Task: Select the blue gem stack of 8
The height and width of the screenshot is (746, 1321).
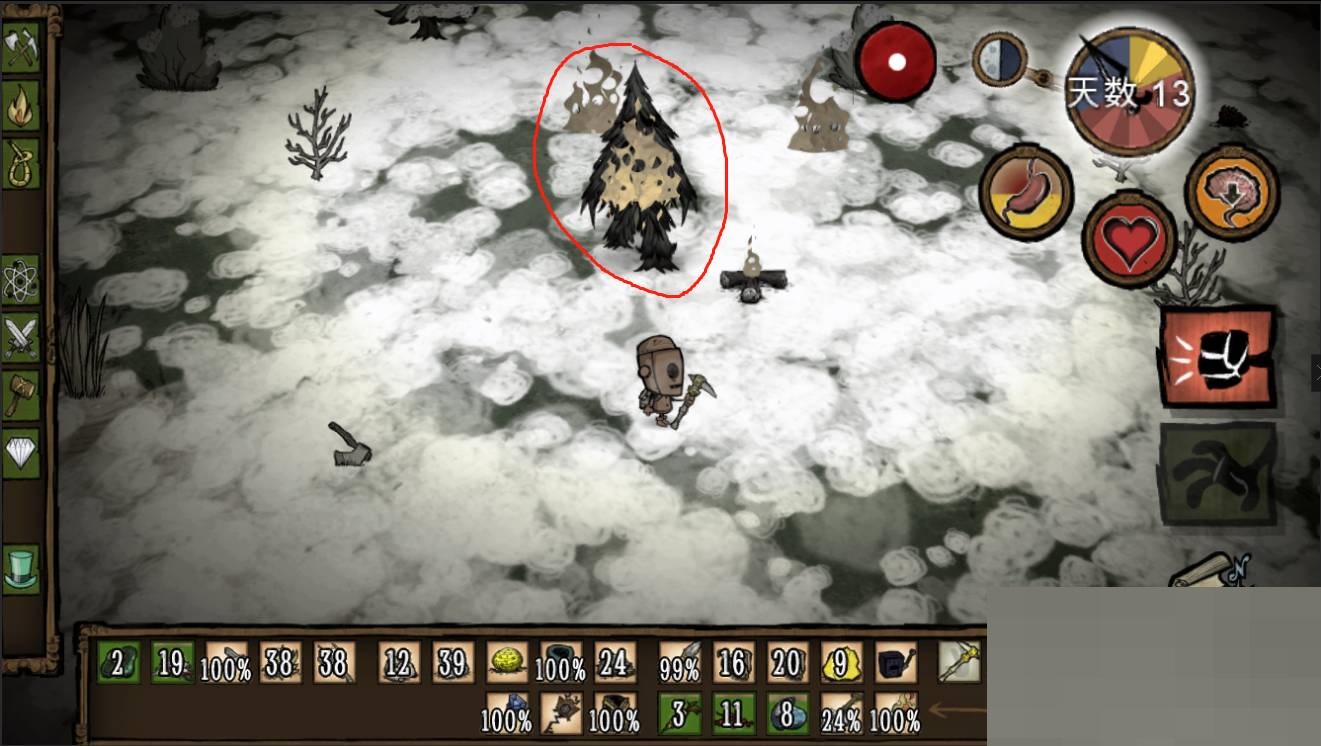Action: 787,713
